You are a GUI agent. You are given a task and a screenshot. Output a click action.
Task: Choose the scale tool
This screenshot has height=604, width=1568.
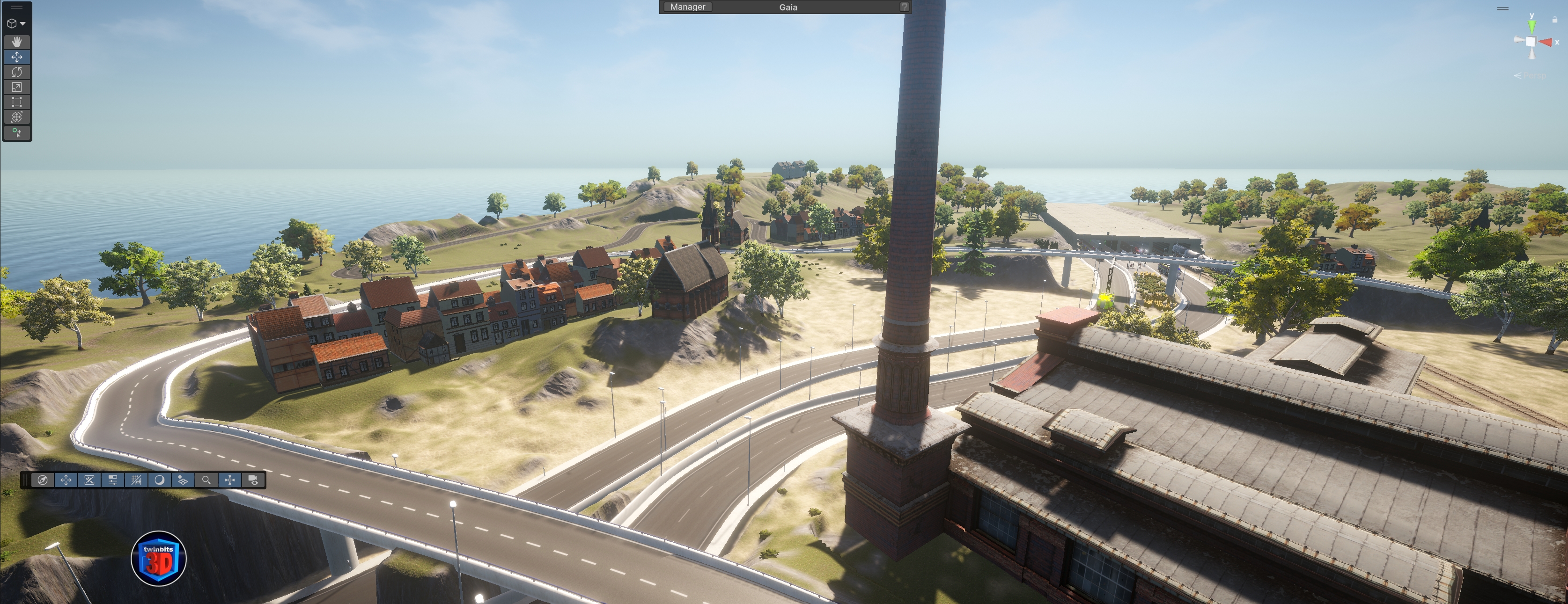click(17, 87)
